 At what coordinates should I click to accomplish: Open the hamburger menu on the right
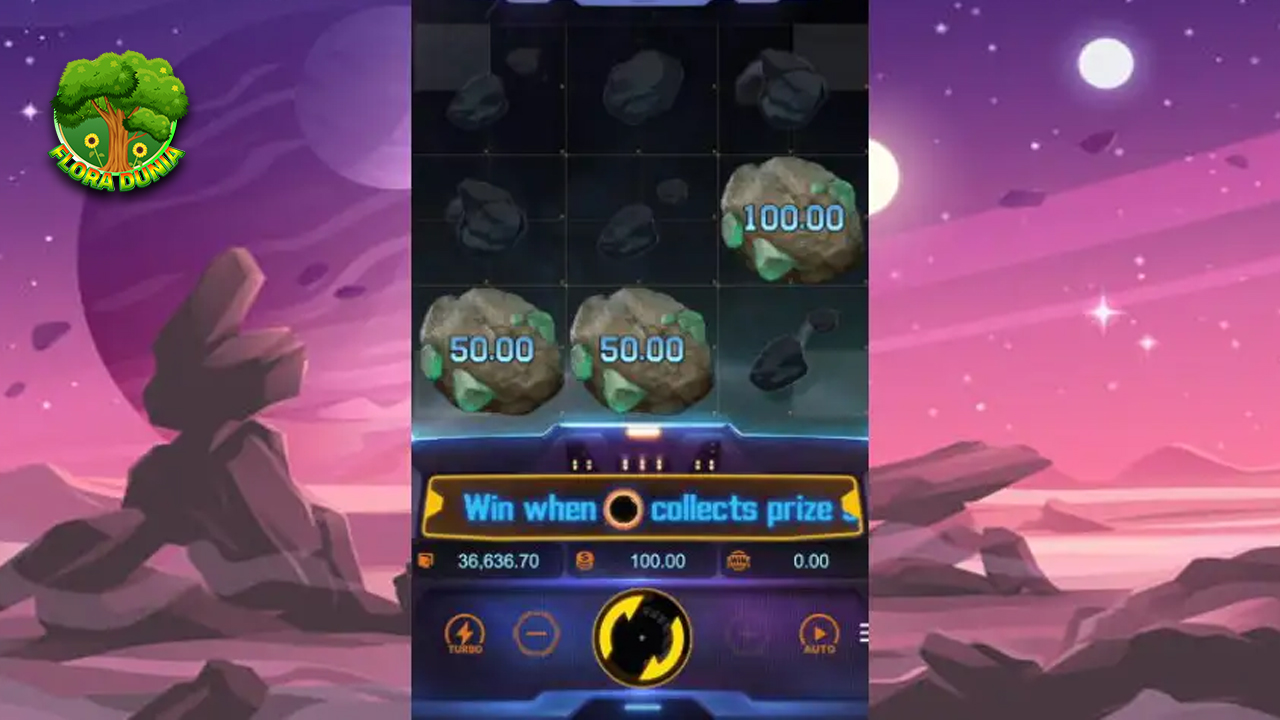tap(863, 632)
